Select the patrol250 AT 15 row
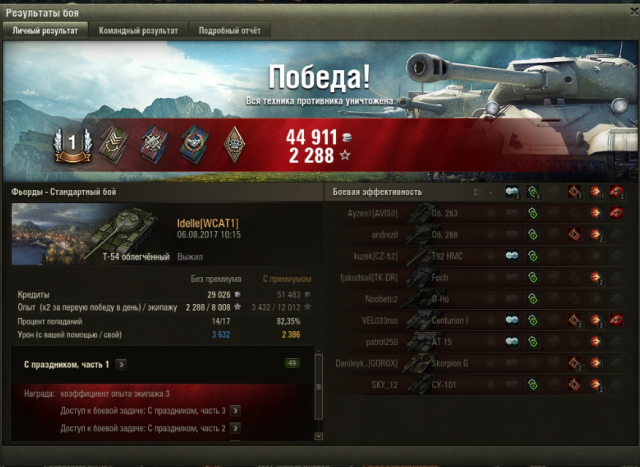The image size is (640, 467). [480, 342]
